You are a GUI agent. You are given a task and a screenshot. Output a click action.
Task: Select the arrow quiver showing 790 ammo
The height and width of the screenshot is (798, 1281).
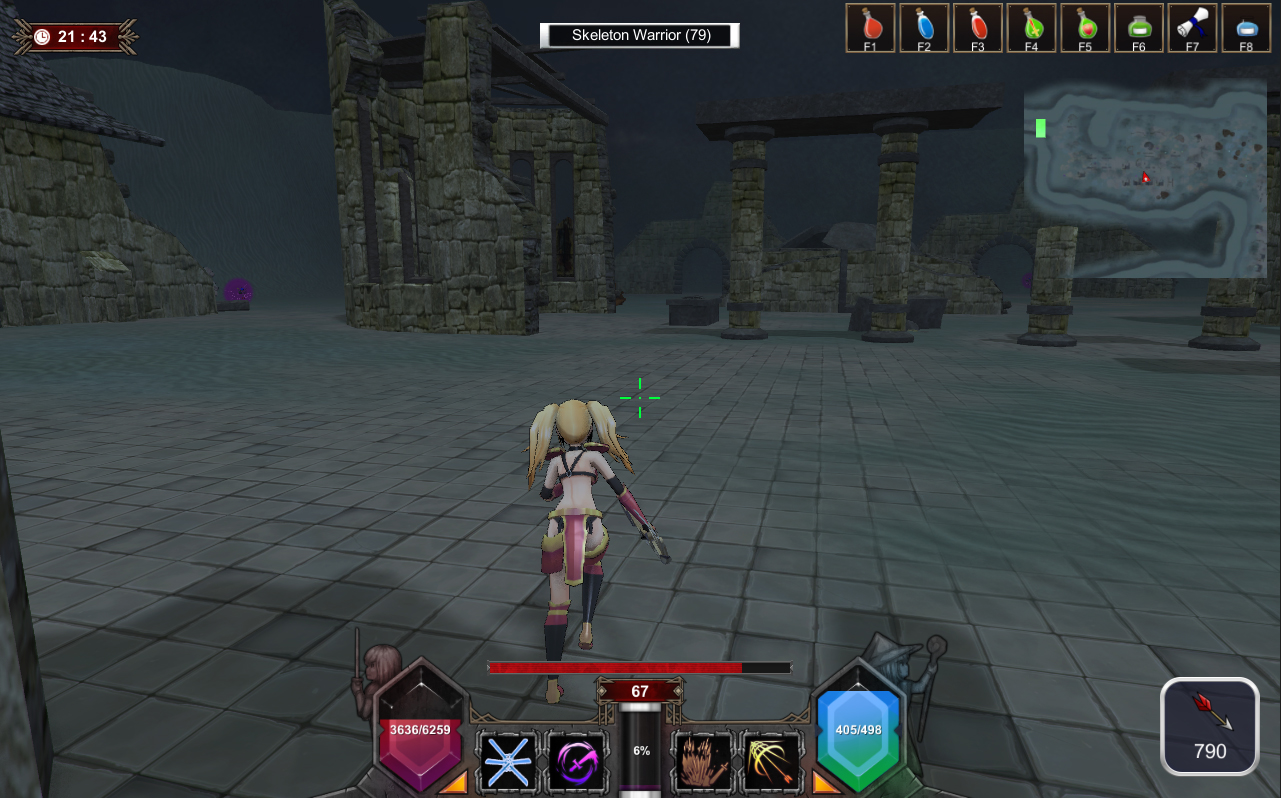[x=1209, y=725]
